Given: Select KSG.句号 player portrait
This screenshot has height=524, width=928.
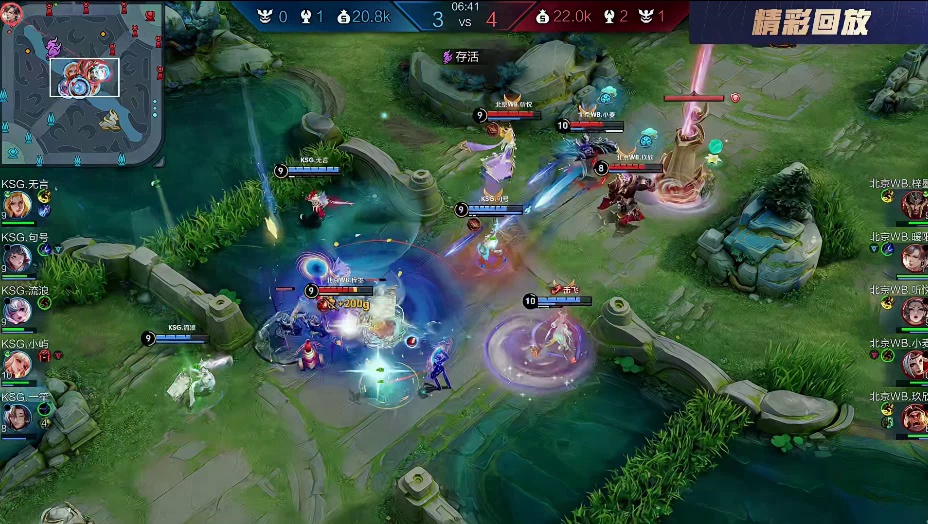Looking at the screenshot, I should [16, 258].
